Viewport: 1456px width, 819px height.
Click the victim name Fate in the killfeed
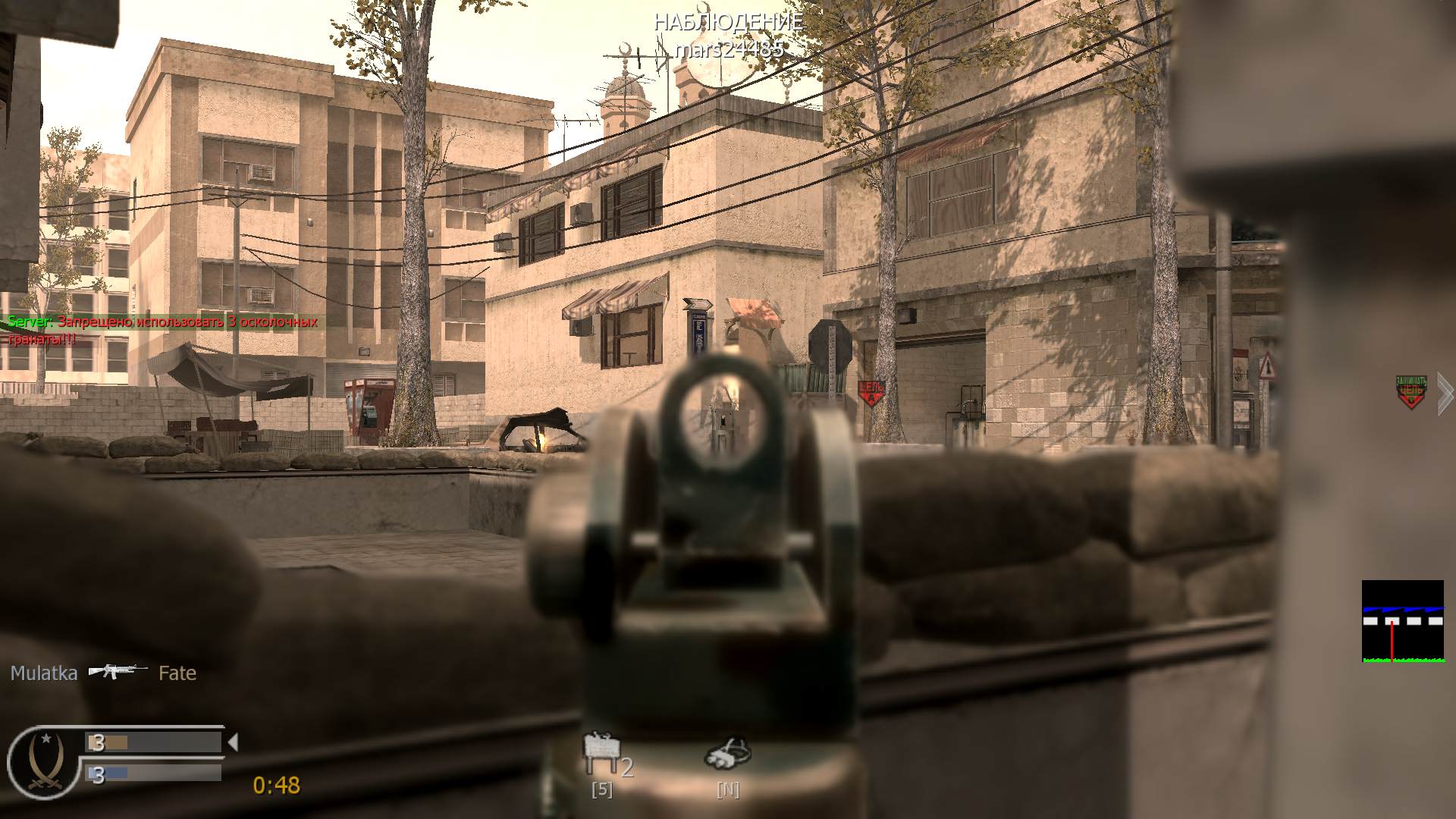[x=177, y=673]
